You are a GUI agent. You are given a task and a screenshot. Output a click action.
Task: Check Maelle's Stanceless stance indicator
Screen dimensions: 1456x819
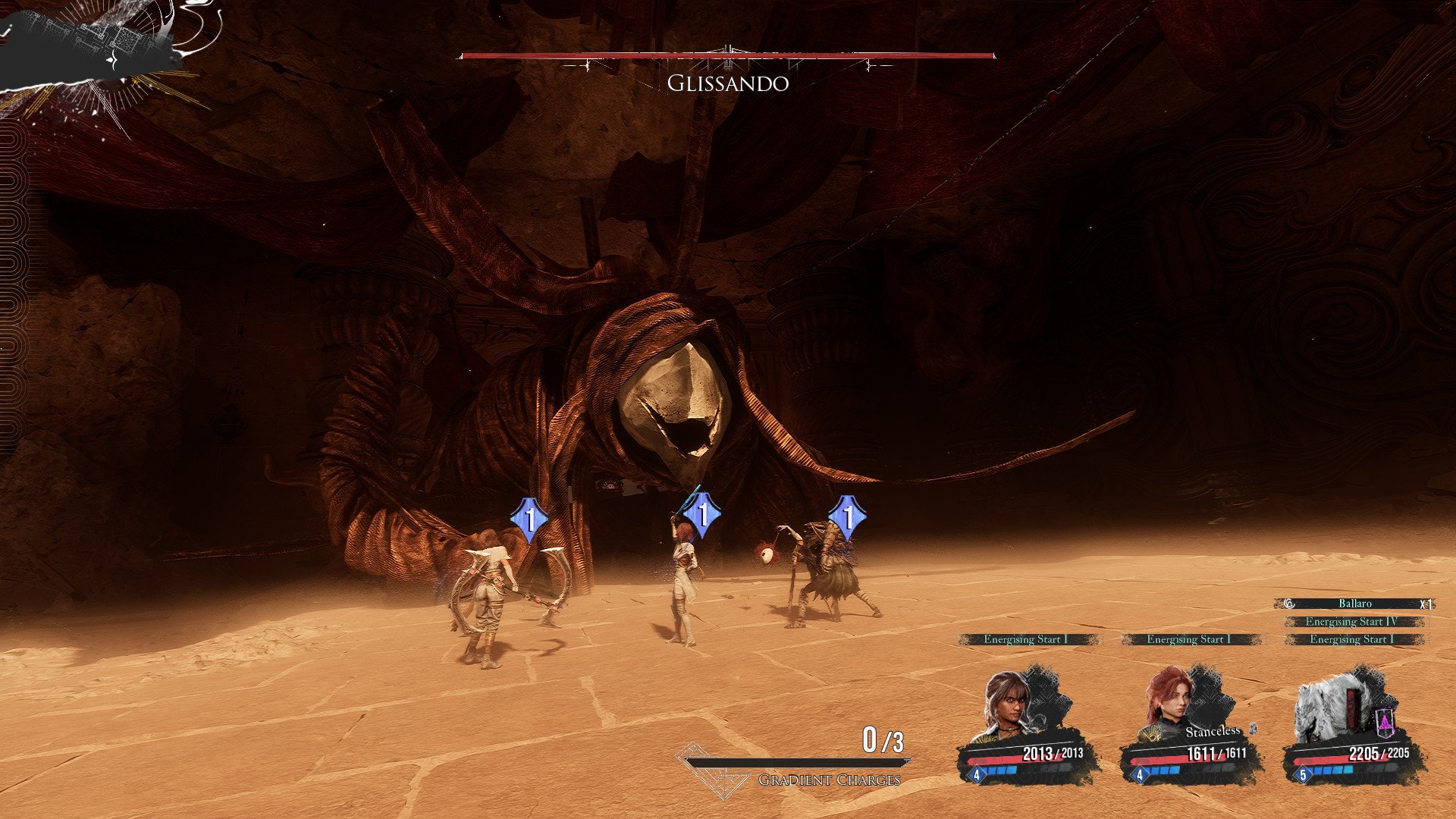[1213, 731]
